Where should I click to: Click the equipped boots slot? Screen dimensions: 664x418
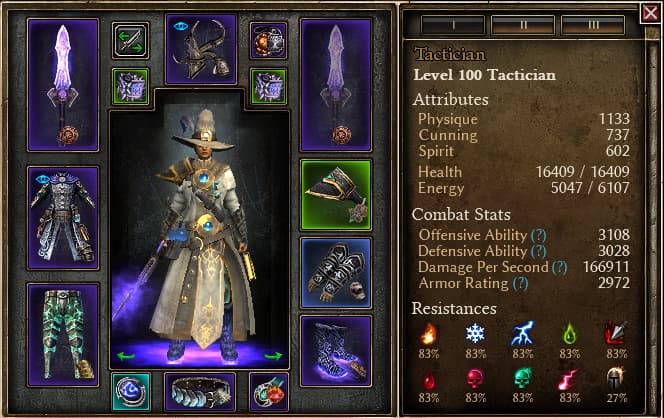click(x=335, y=350)
